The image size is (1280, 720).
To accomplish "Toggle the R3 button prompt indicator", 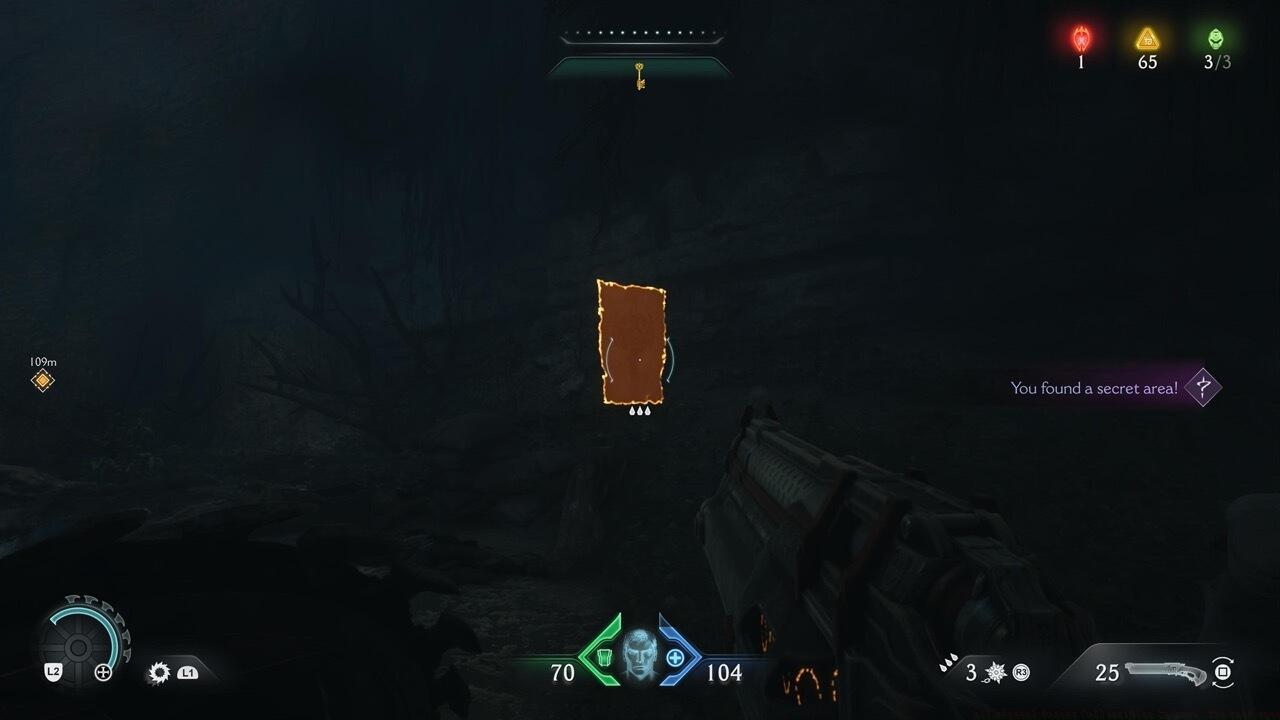I will pyautogui.click(x=1020, y=672).
